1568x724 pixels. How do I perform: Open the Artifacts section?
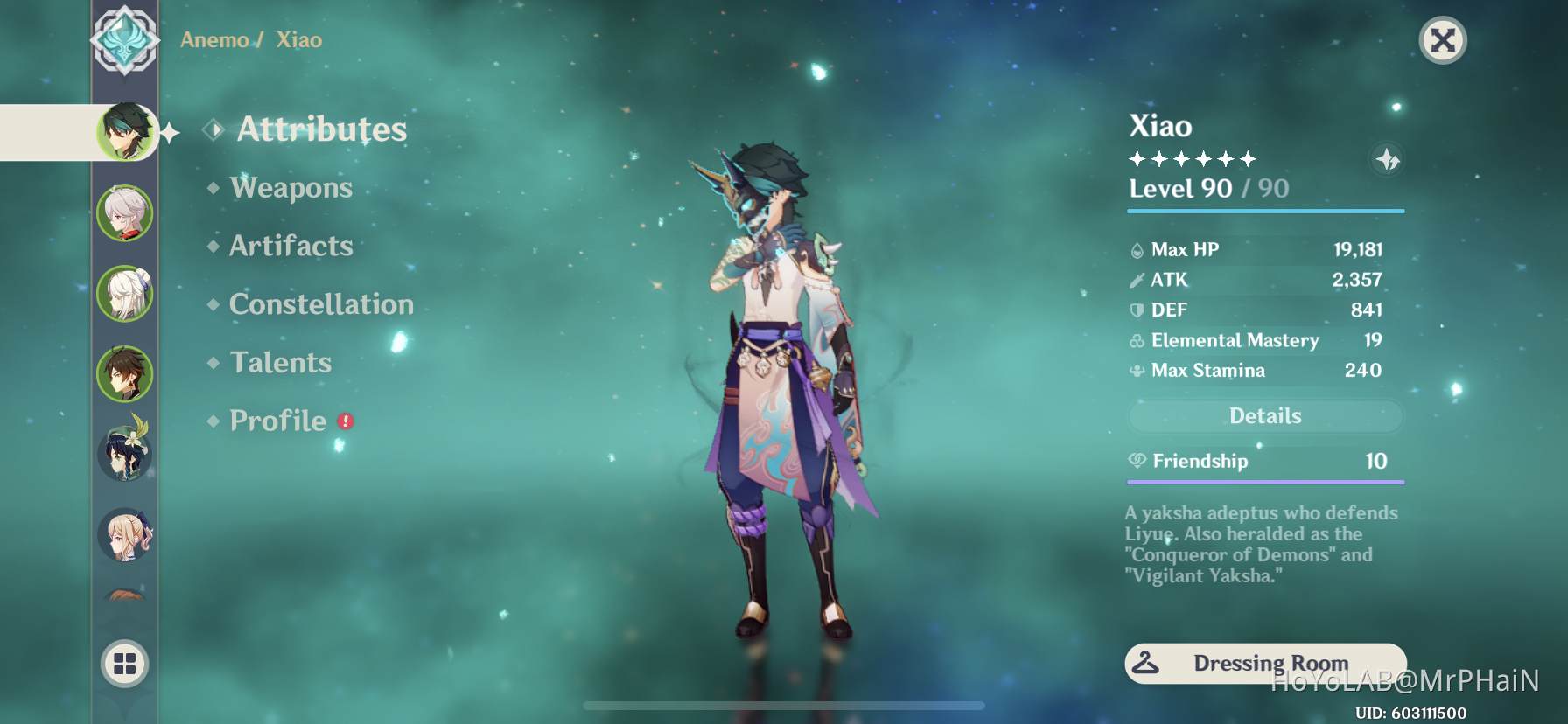[x=290, y=246]
